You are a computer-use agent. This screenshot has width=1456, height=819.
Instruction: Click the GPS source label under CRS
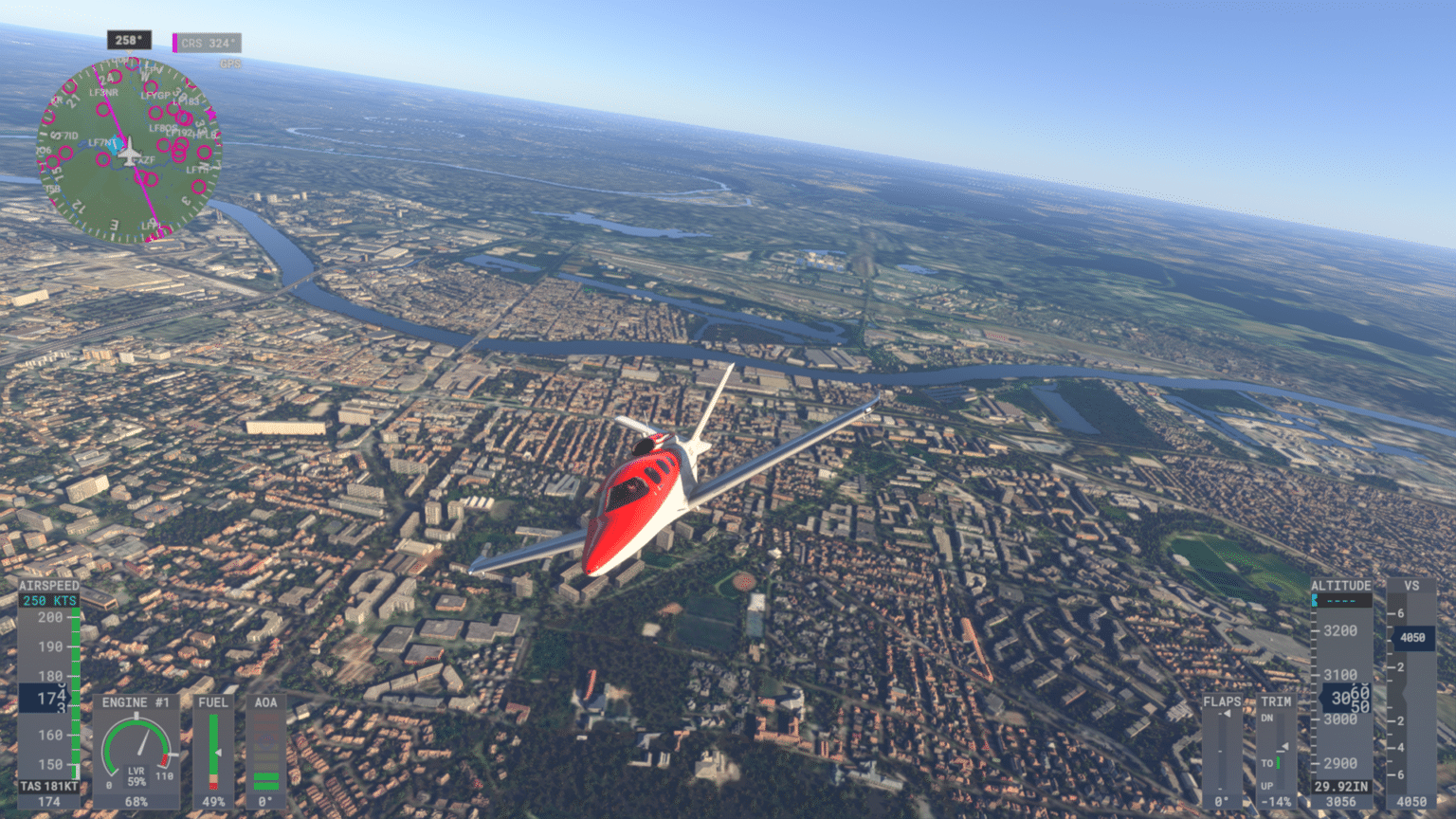pos(230,63)
